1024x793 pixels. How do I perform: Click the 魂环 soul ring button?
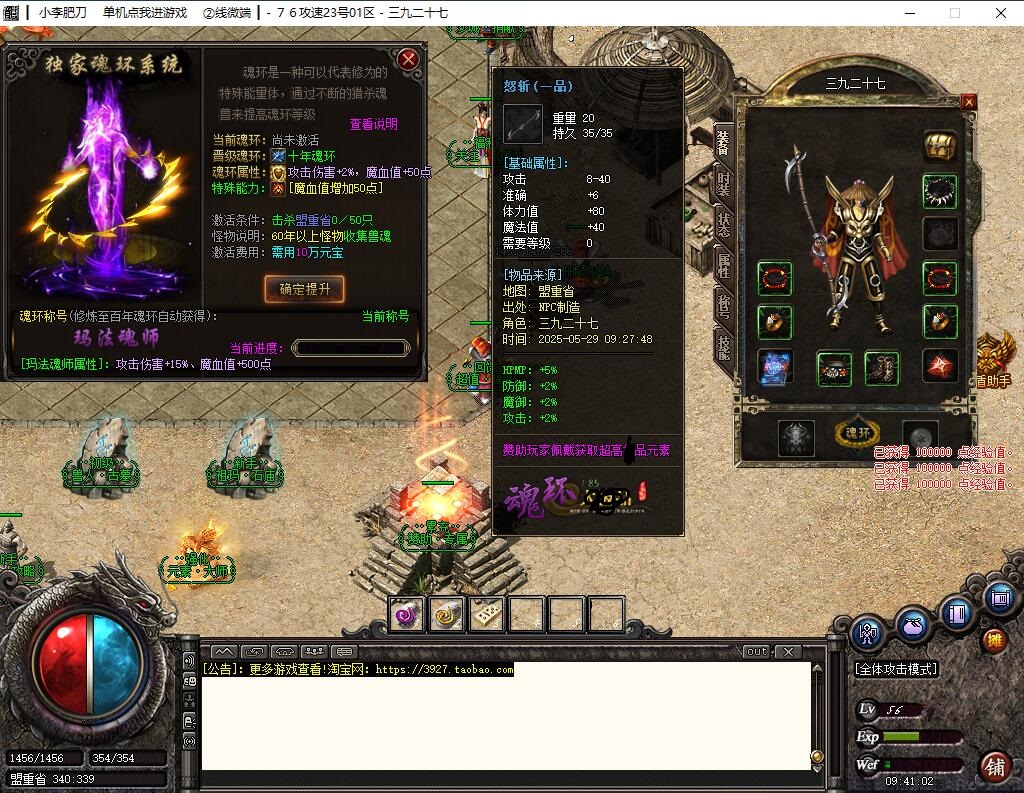point(858,434)
